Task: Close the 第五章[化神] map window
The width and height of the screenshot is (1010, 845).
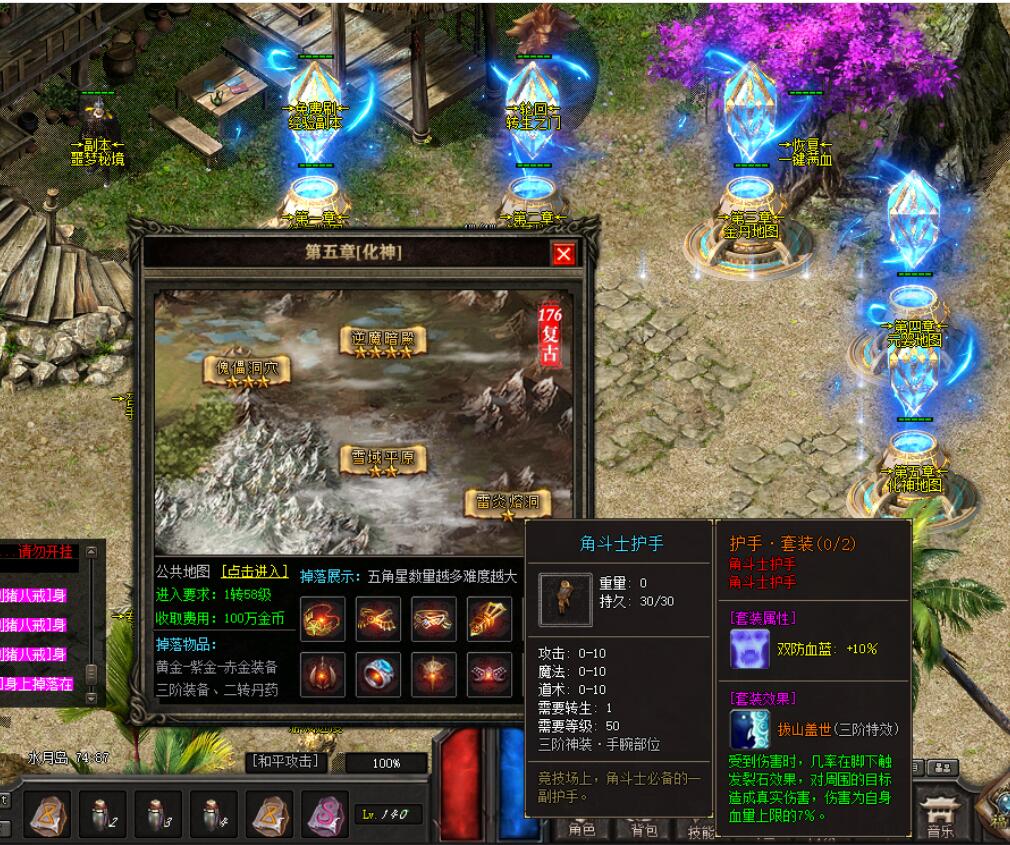Action: [564, 254]
